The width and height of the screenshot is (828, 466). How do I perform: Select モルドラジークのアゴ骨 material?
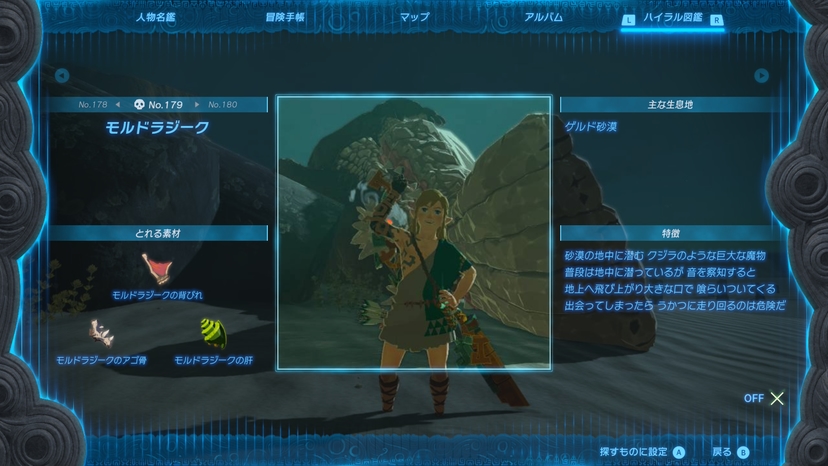(101, 338)
